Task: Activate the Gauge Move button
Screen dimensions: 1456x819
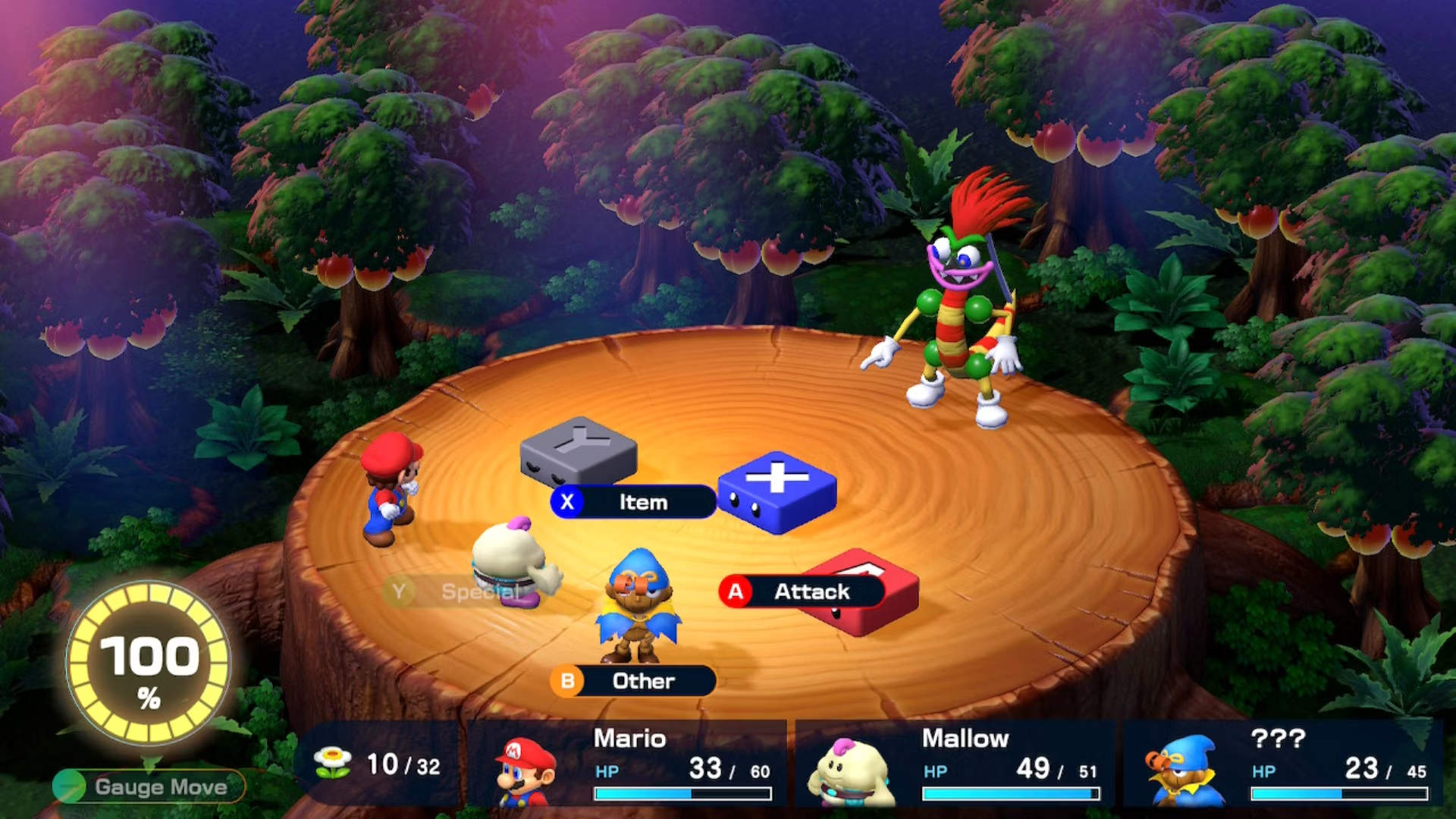Action: point(149,786)
